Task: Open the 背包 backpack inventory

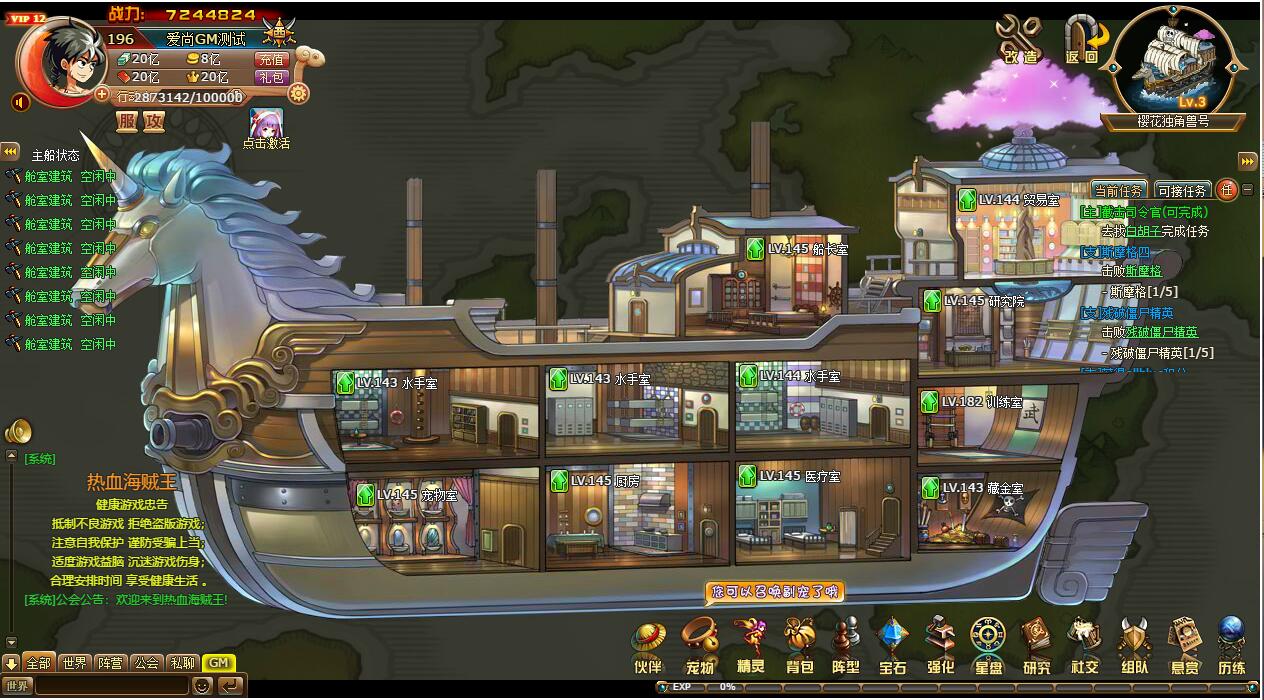Action: pyautogui.click(x=799, y=645)
